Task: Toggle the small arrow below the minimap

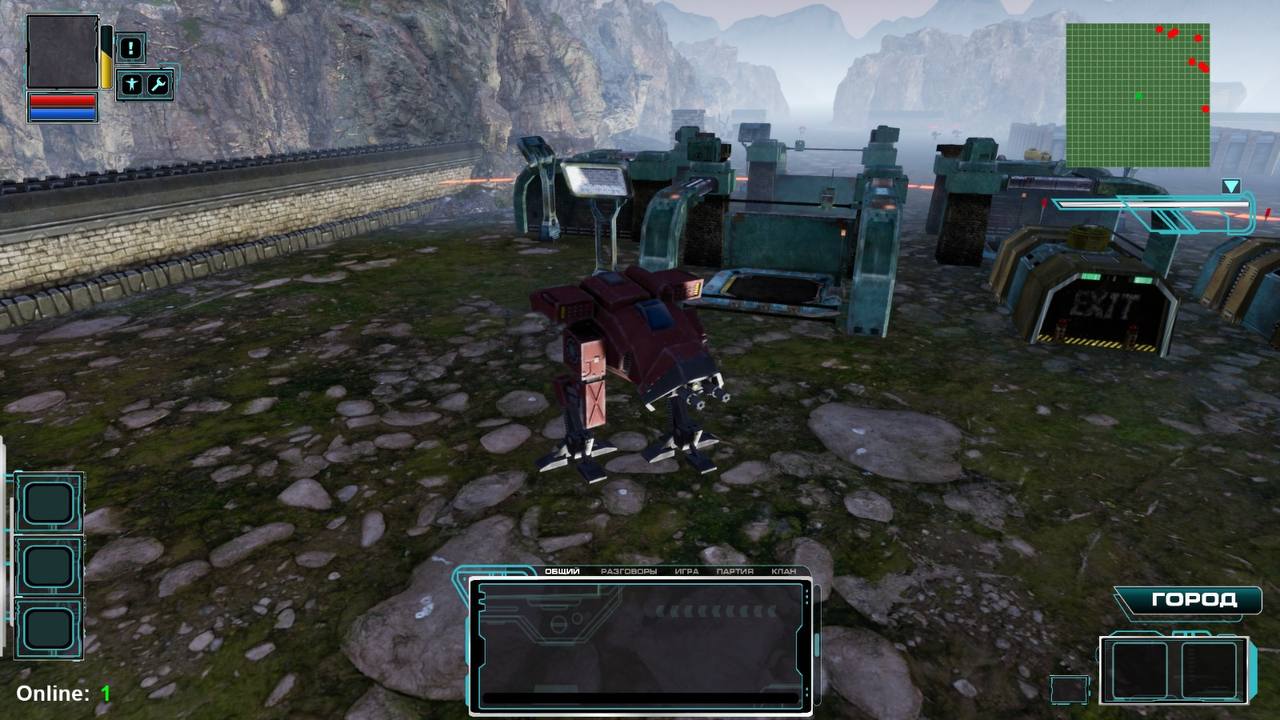Action: point(1232,185)
